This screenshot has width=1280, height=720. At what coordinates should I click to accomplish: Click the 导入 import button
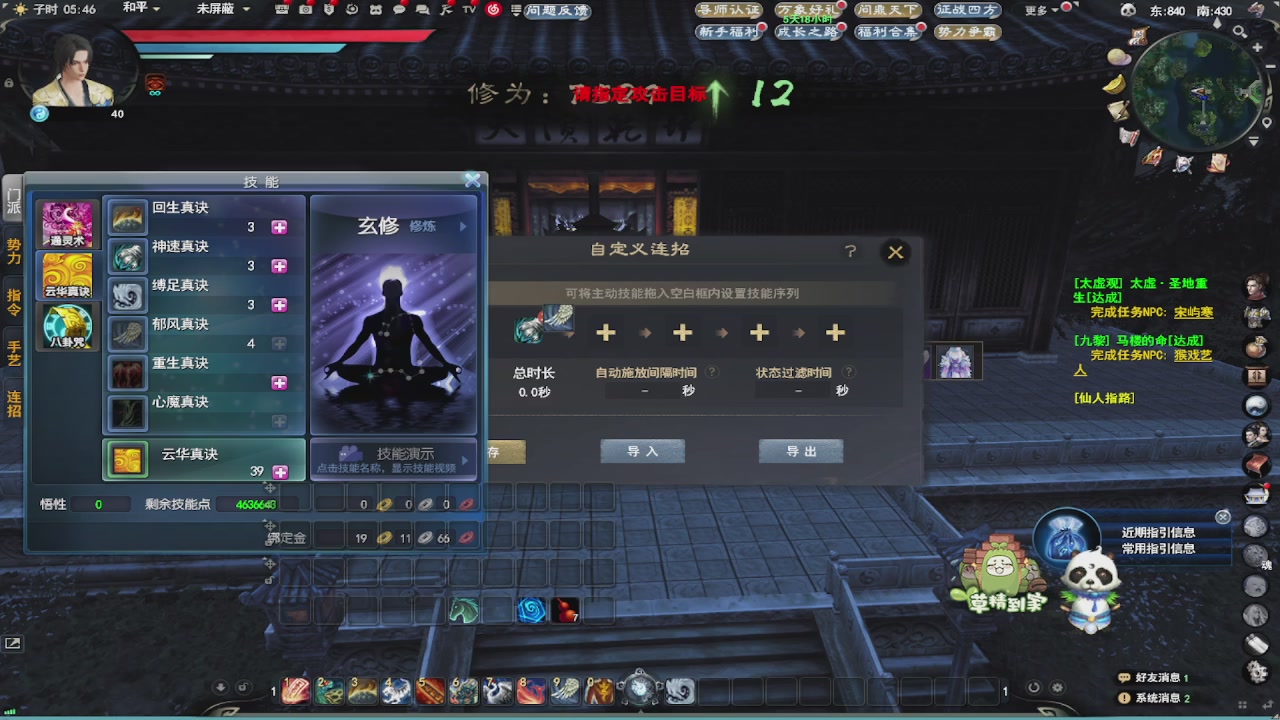tap(642, 451)
